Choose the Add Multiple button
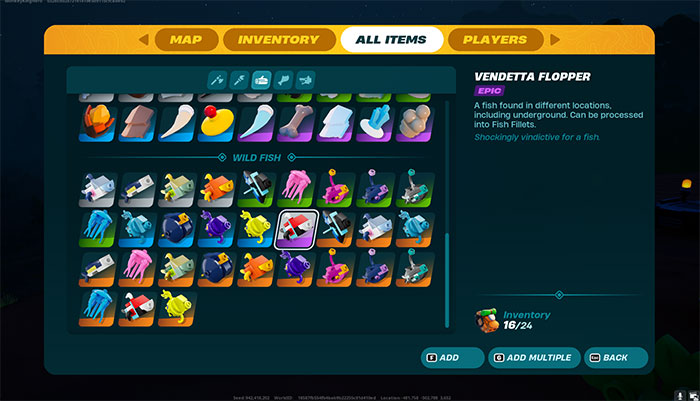Image resolution: width=700 pixels, height=401 pixels. coord(532,357)
